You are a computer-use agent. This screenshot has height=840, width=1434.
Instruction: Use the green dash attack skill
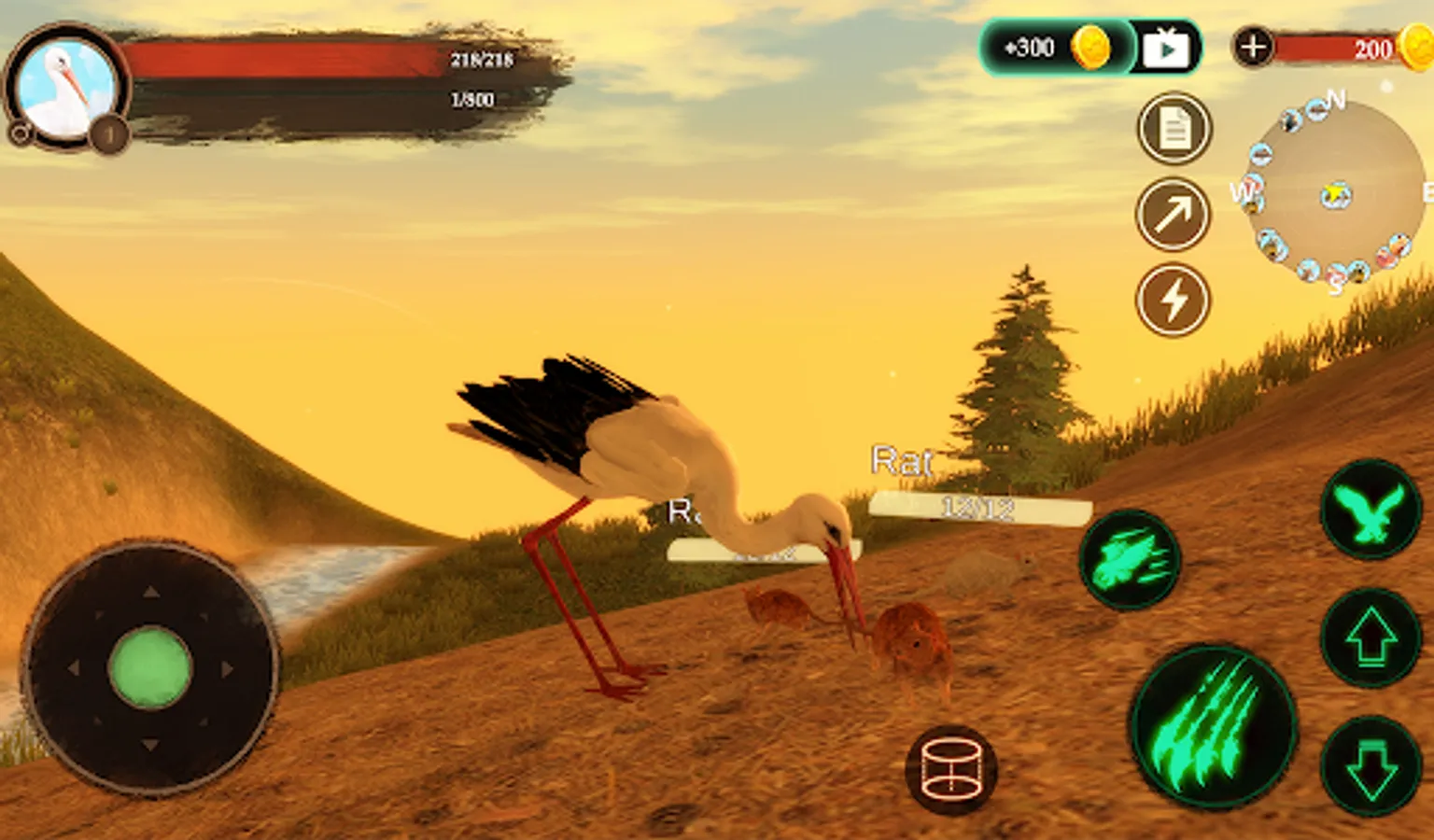1130,560
